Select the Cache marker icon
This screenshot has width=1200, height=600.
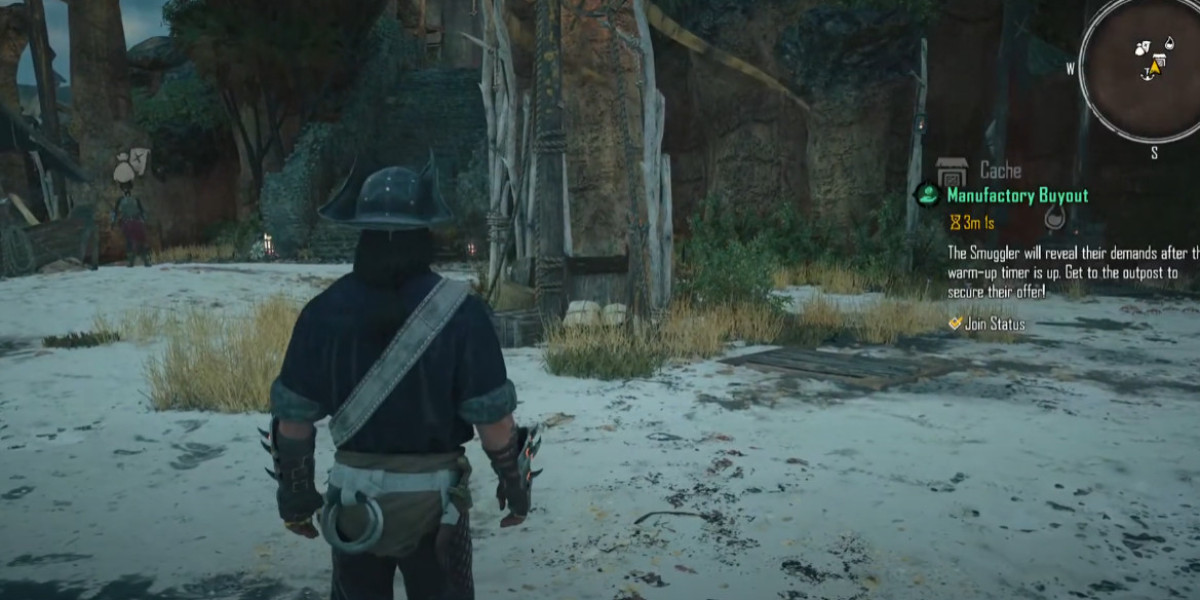pyautogui.click(x=951, y=171)
